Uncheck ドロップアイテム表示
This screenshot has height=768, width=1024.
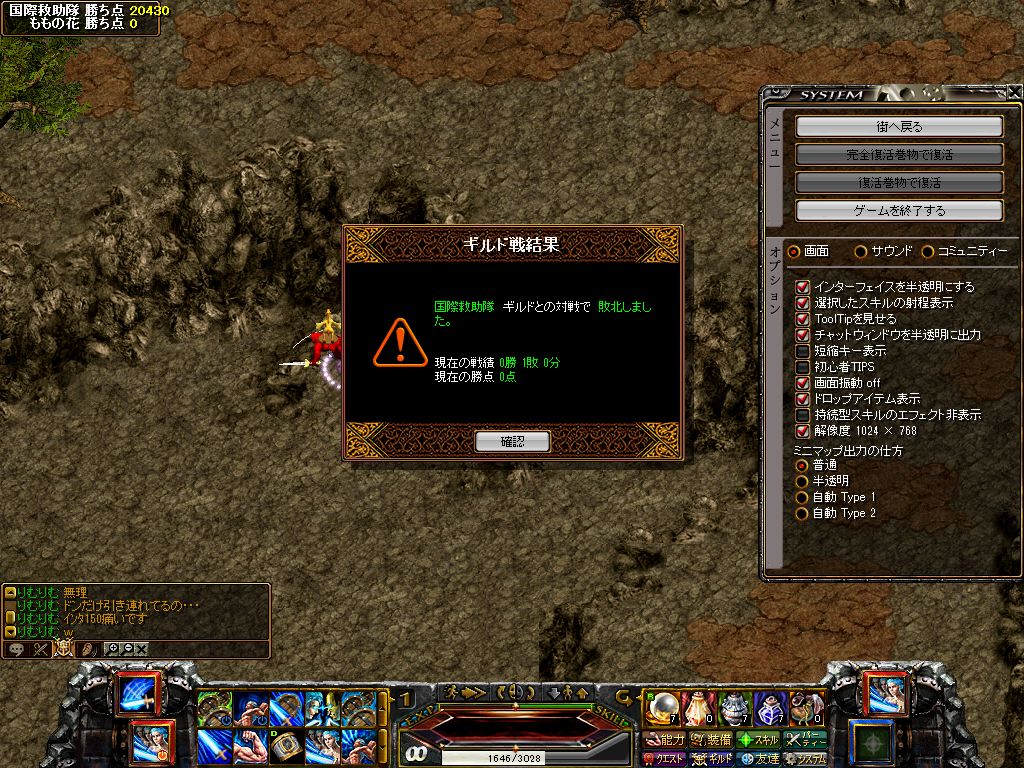(802, 399)
